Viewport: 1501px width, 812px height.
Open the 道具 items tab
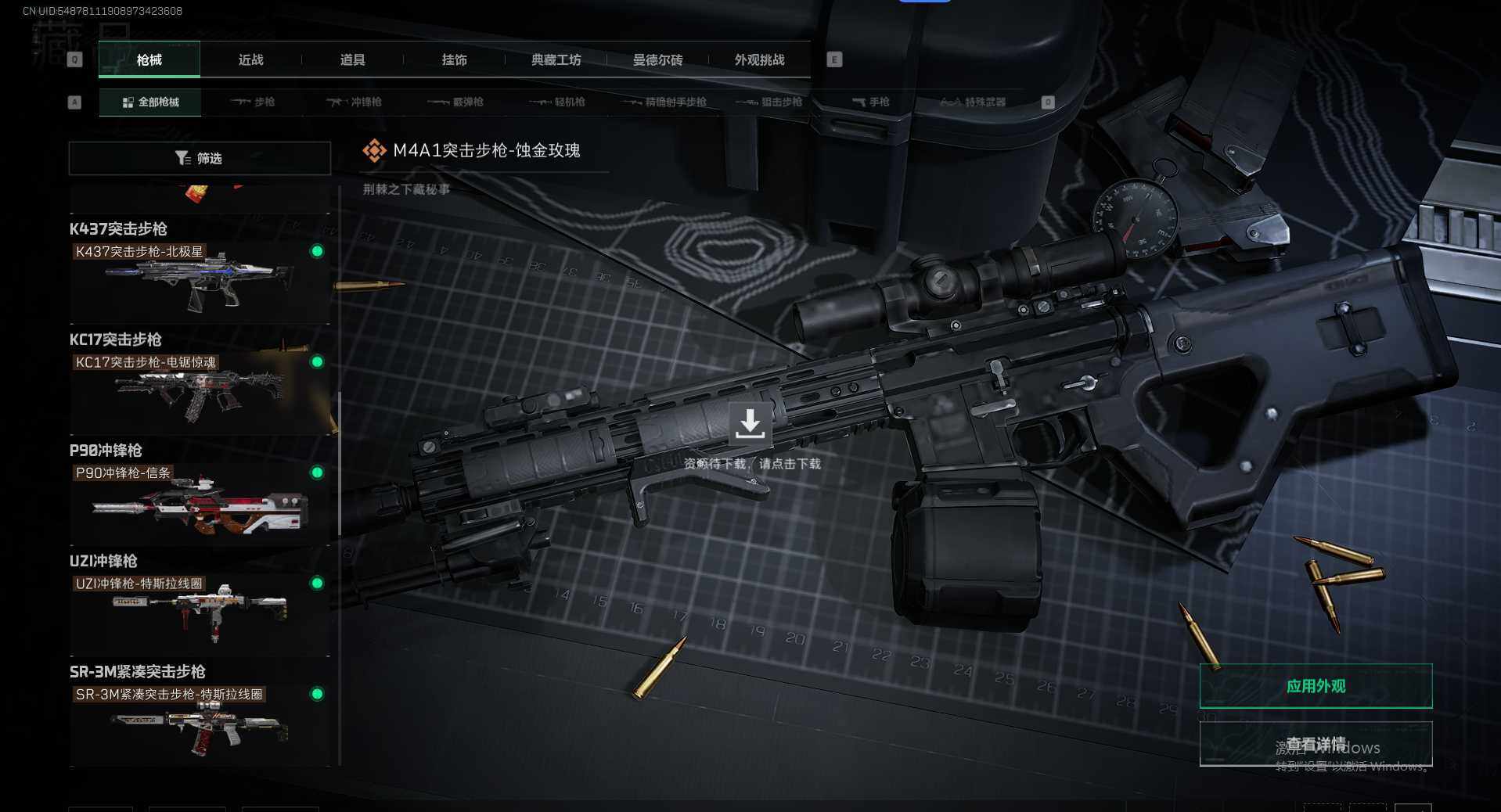[x=352, y=60]
